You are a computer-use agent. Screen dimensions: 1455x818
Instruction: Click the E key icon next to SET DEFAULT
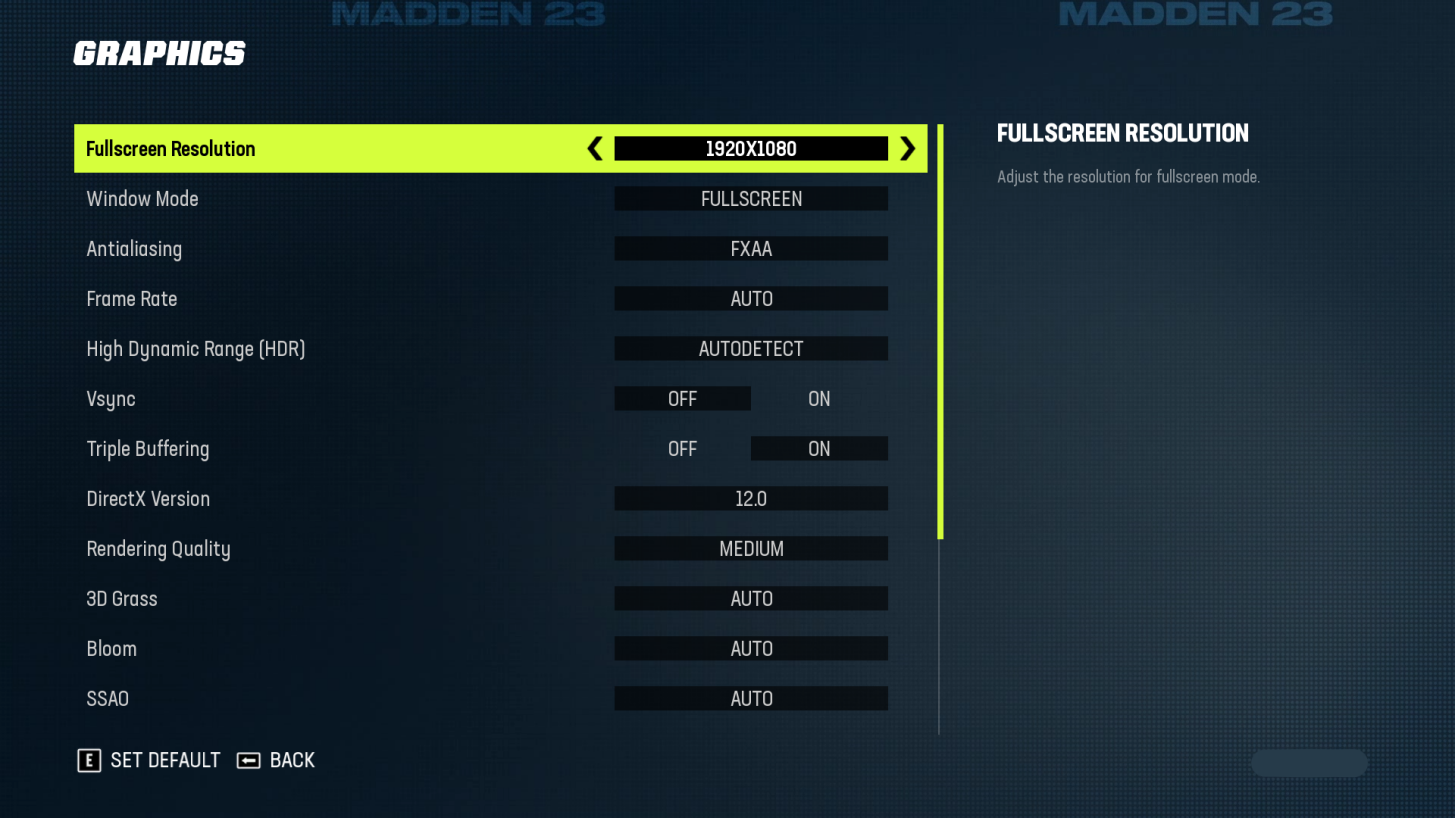pyautogui.click(x=89, y=760)
